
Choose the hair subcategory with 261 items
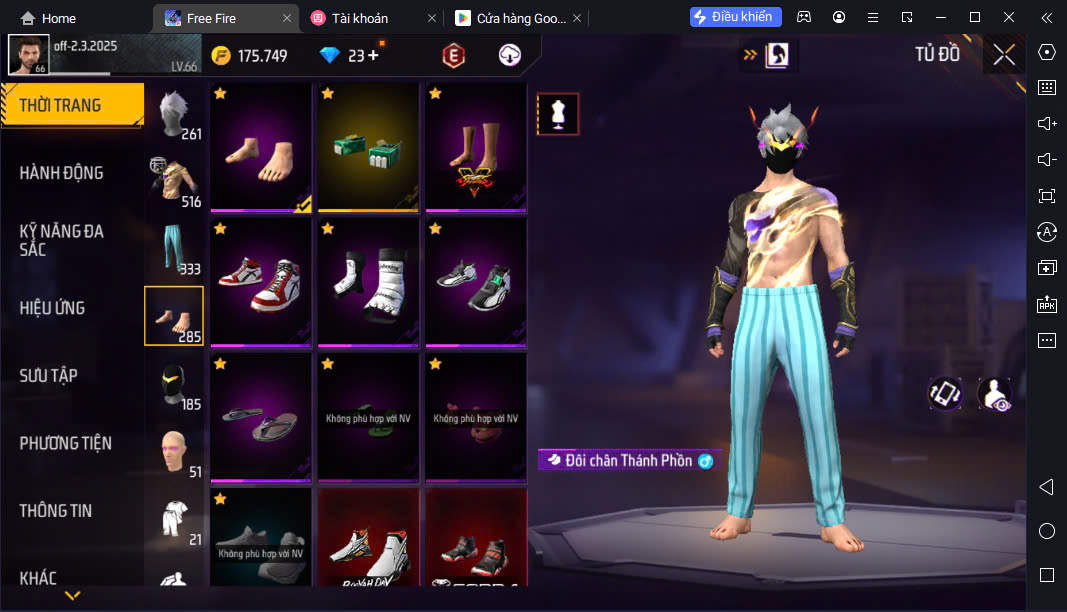point(174,112)
